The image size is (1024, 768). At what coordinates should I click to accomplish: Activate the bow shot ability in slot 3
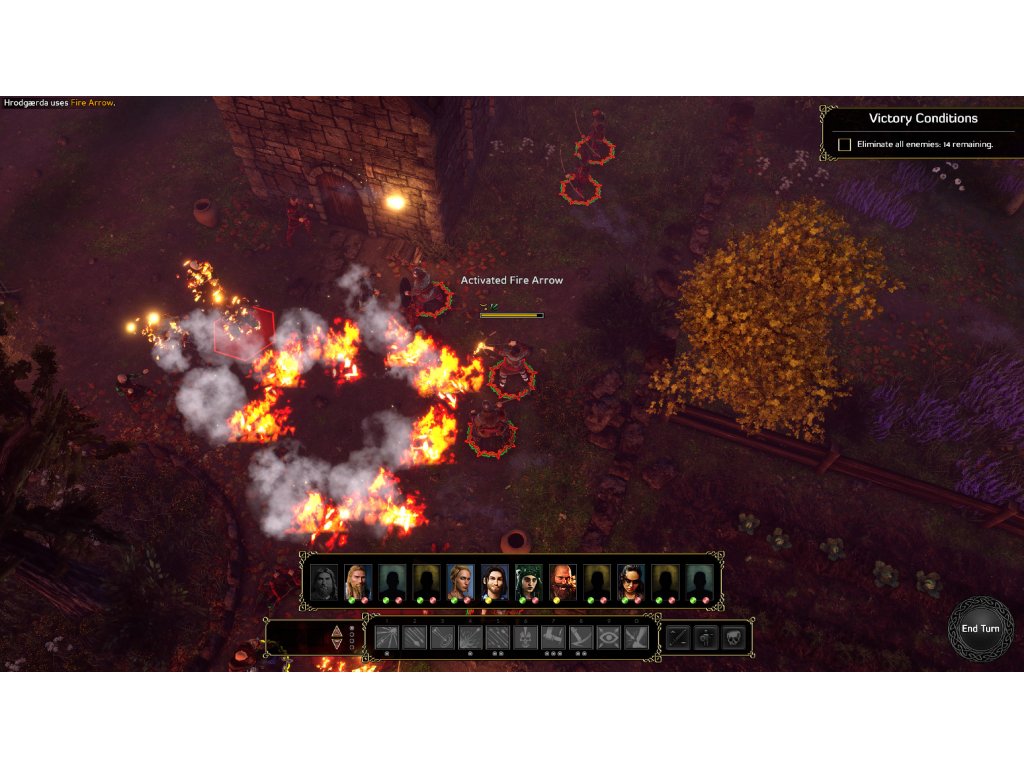click(442, 637)
